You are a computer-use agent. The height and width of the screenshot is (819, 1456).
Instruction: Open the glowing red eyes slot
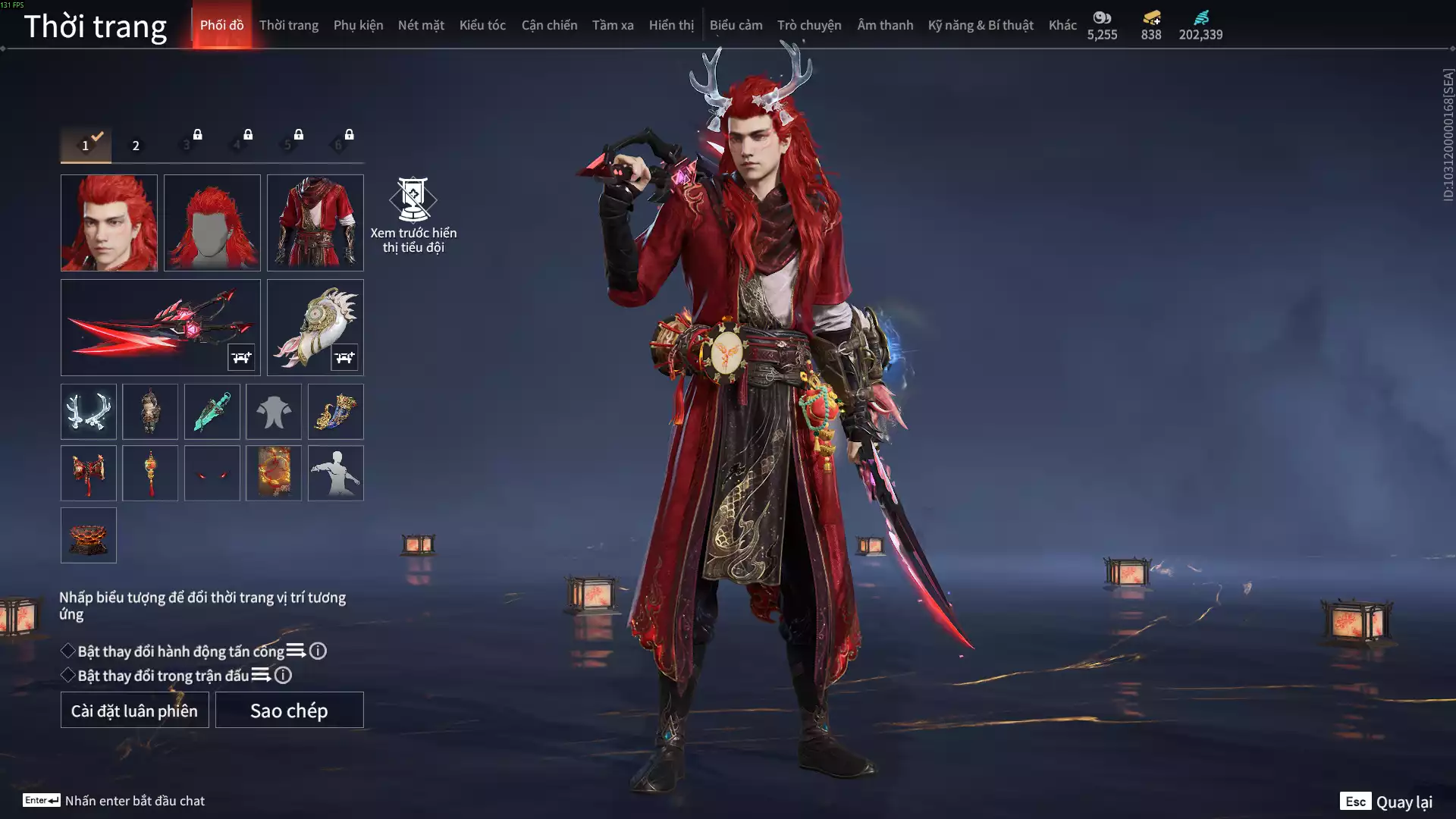[x=212, y=473]
